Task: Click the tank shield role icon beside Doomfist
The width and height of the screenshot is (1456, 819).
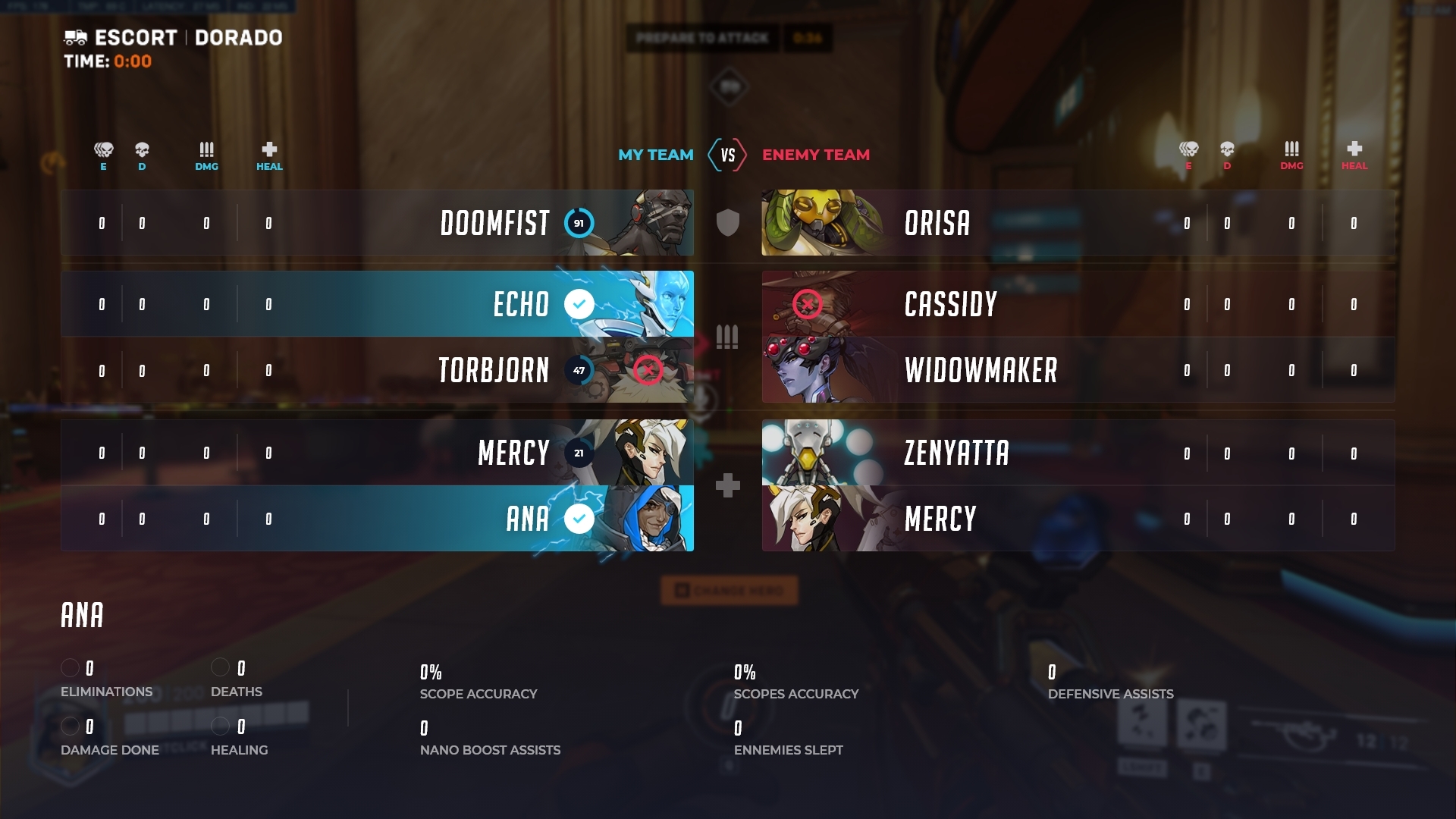Action: click(727, 222)
